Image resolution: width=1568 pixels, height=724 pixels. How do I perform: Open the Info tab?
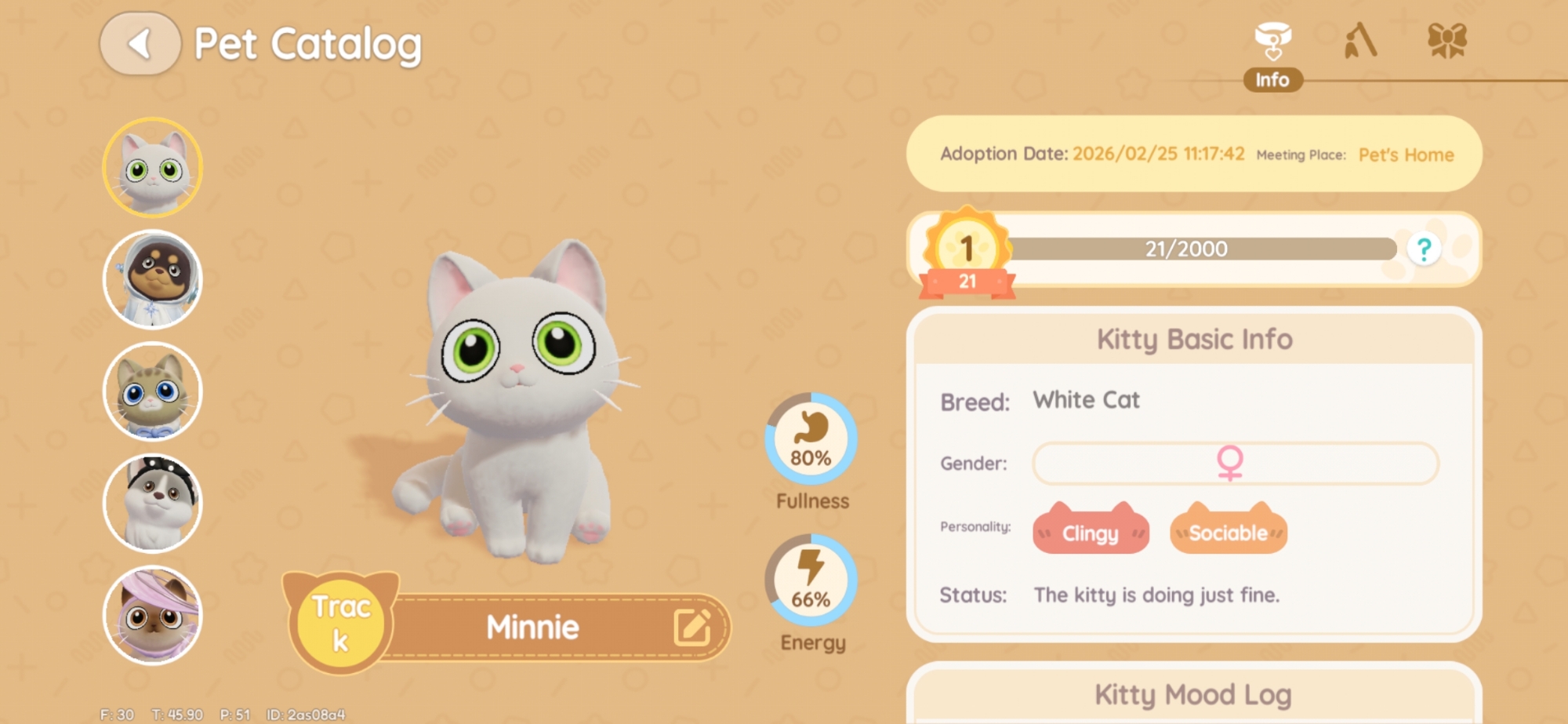pyautogui.click(x=1272, y=55)
